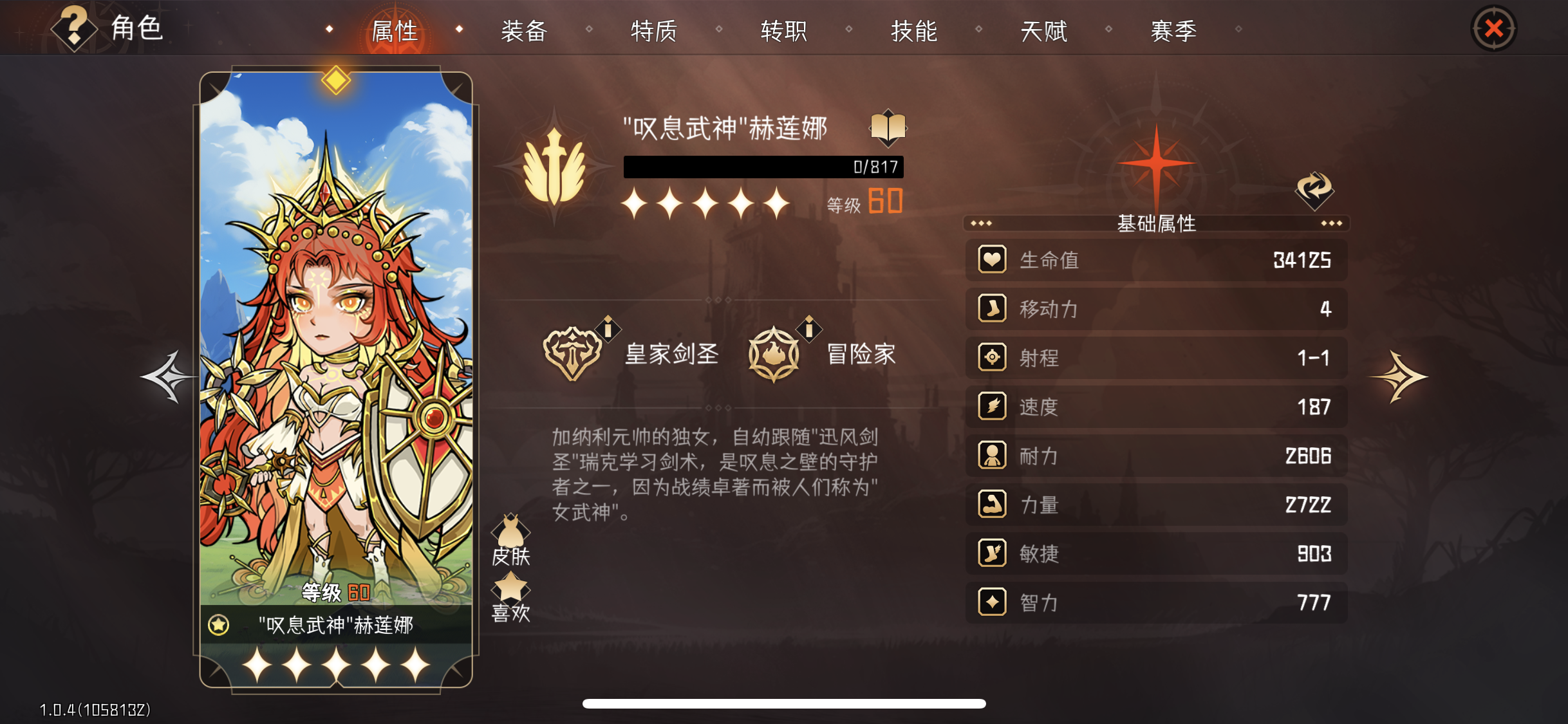Screen dimensions: 1568x724
Task: Click the 速度 speed stat icon
Action: tap(992, 407)
